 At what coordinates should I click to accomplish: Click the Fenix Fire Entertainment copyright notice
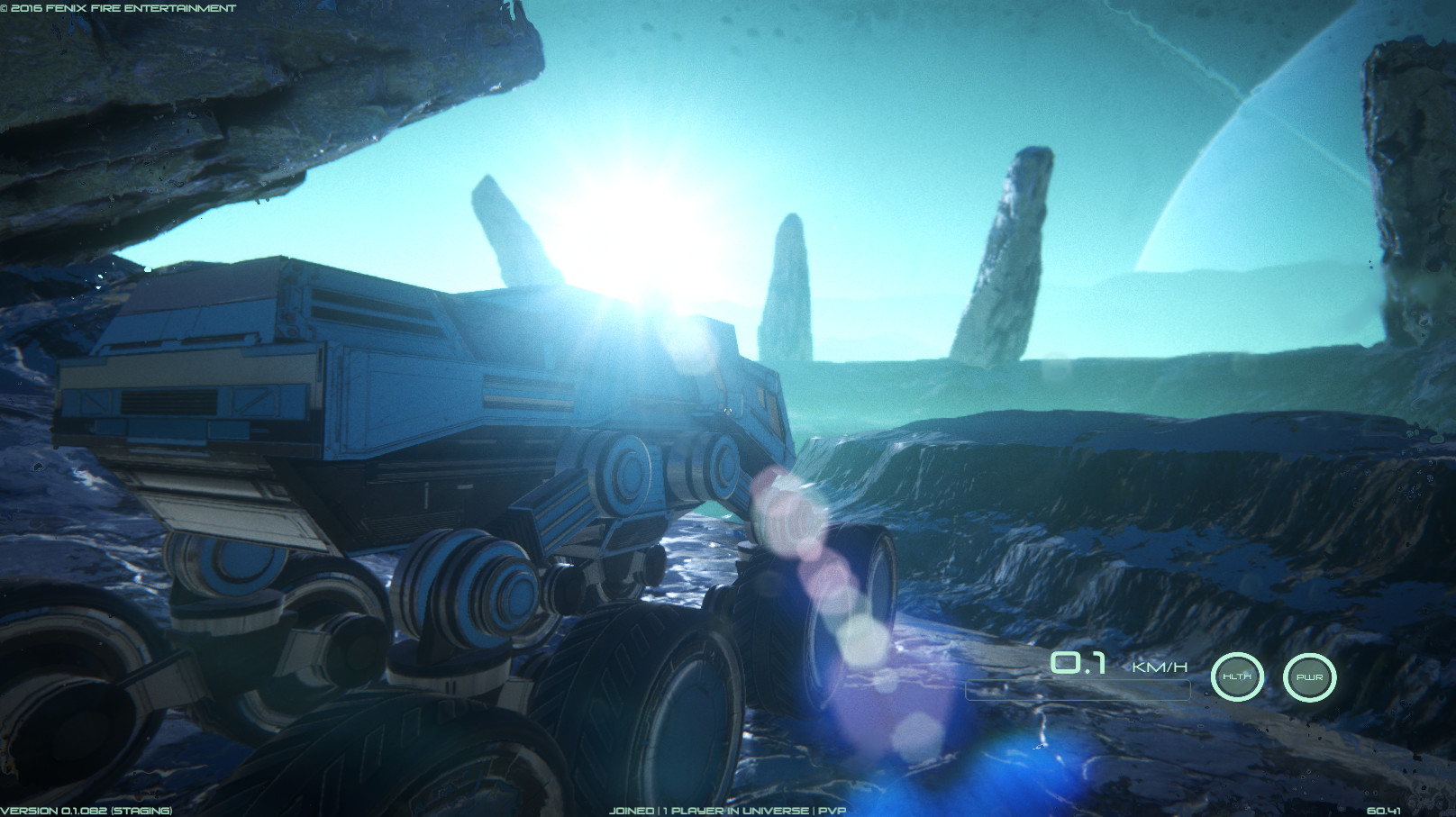(117, 6)
